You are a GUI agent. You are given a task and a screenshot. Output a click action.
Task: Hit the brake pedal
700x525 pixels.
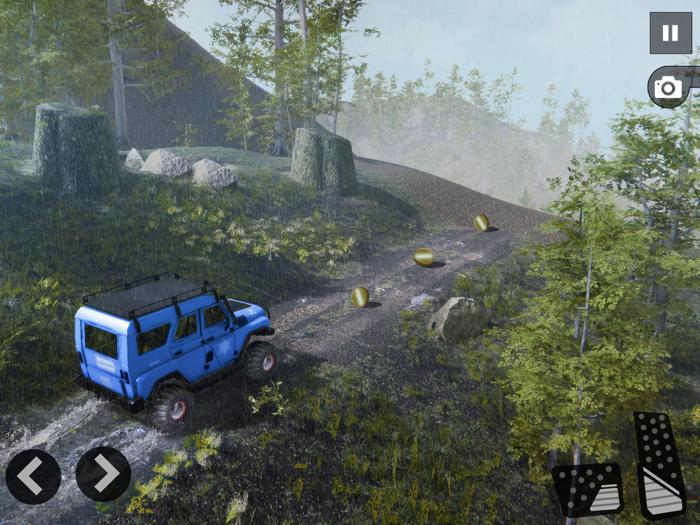pyautogui.click(x=588, y=489)
